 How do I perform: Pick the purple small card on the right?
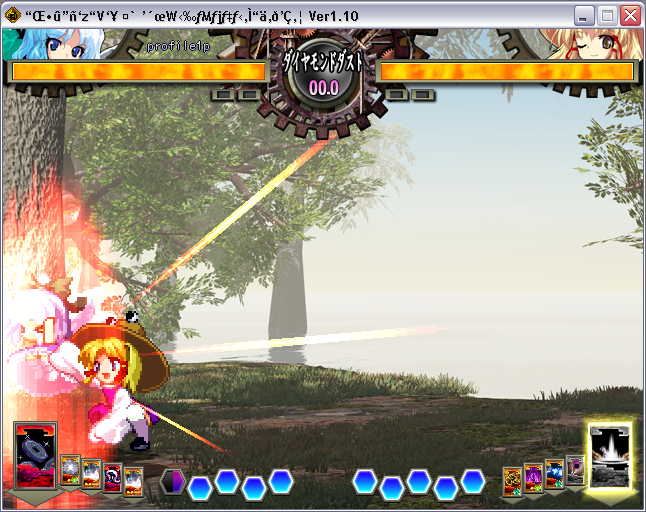pyautogui.click(x=533, y=477)
